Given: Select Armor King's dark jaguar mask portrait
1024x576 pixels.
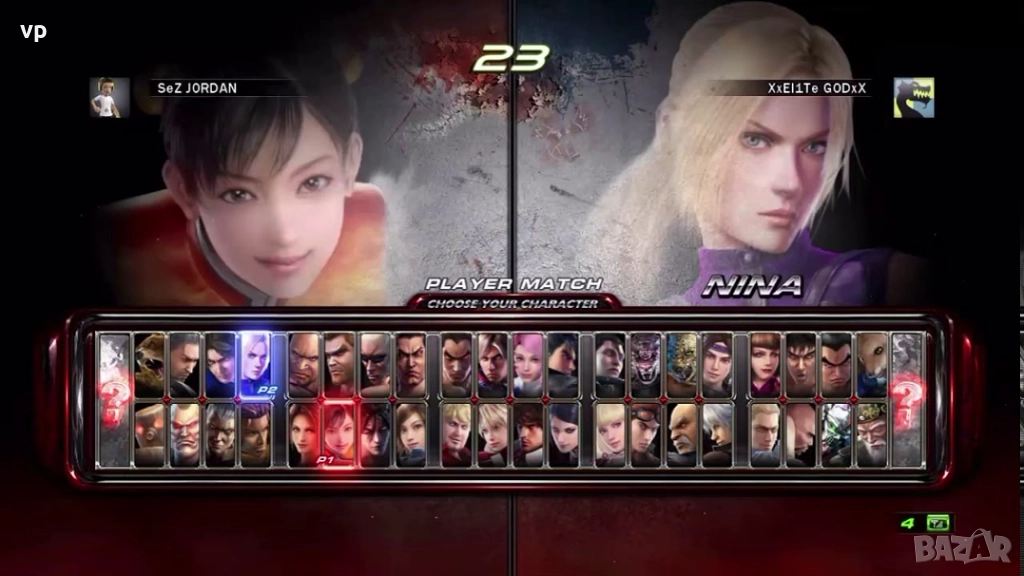Looking at the screenshot, I should tap(646, 364).
